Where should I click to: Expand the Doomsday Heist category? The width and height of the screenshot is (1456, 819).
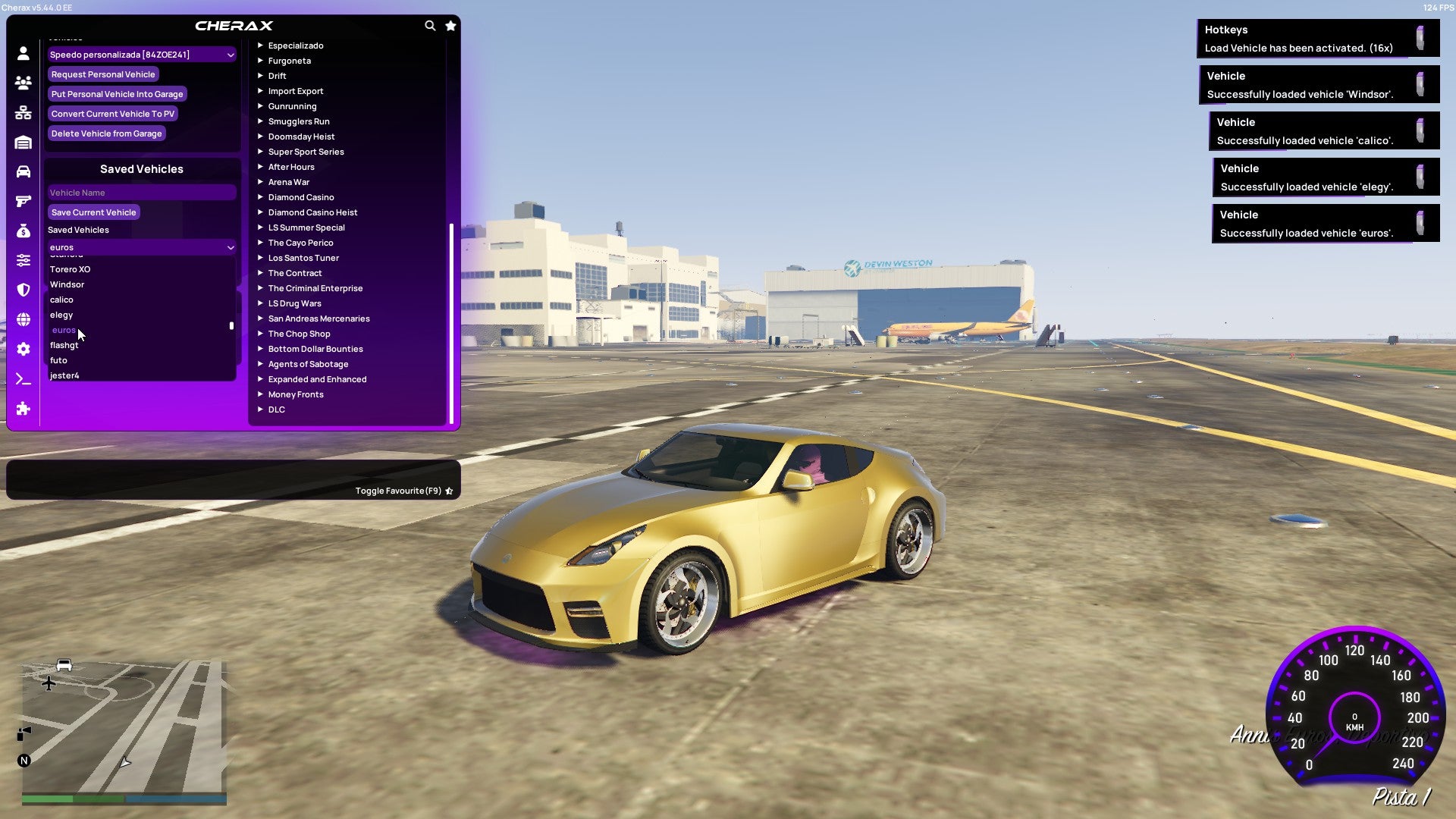(300, 136)
